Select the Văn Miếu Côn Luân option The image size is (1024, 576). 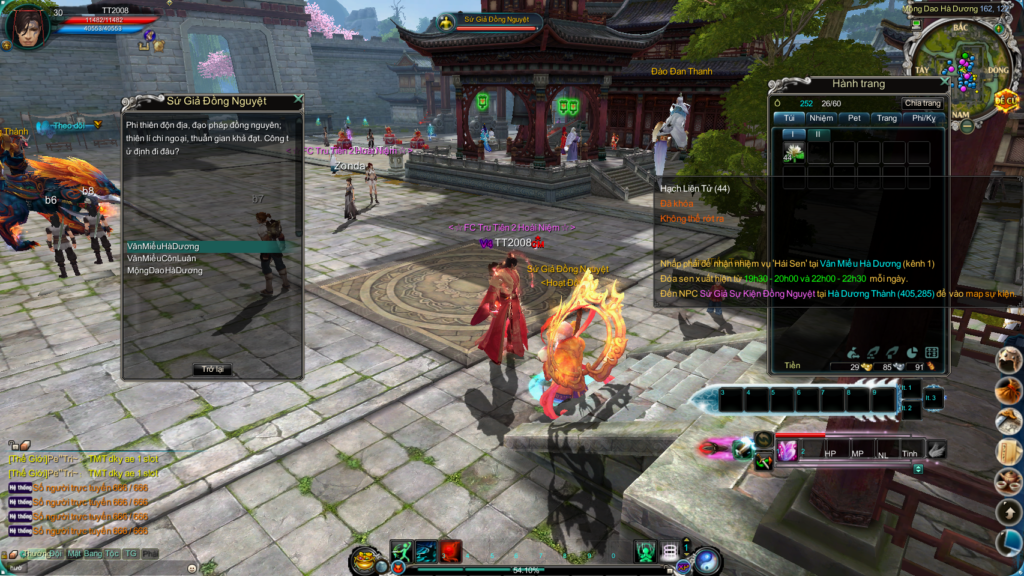tap(163, 258)
